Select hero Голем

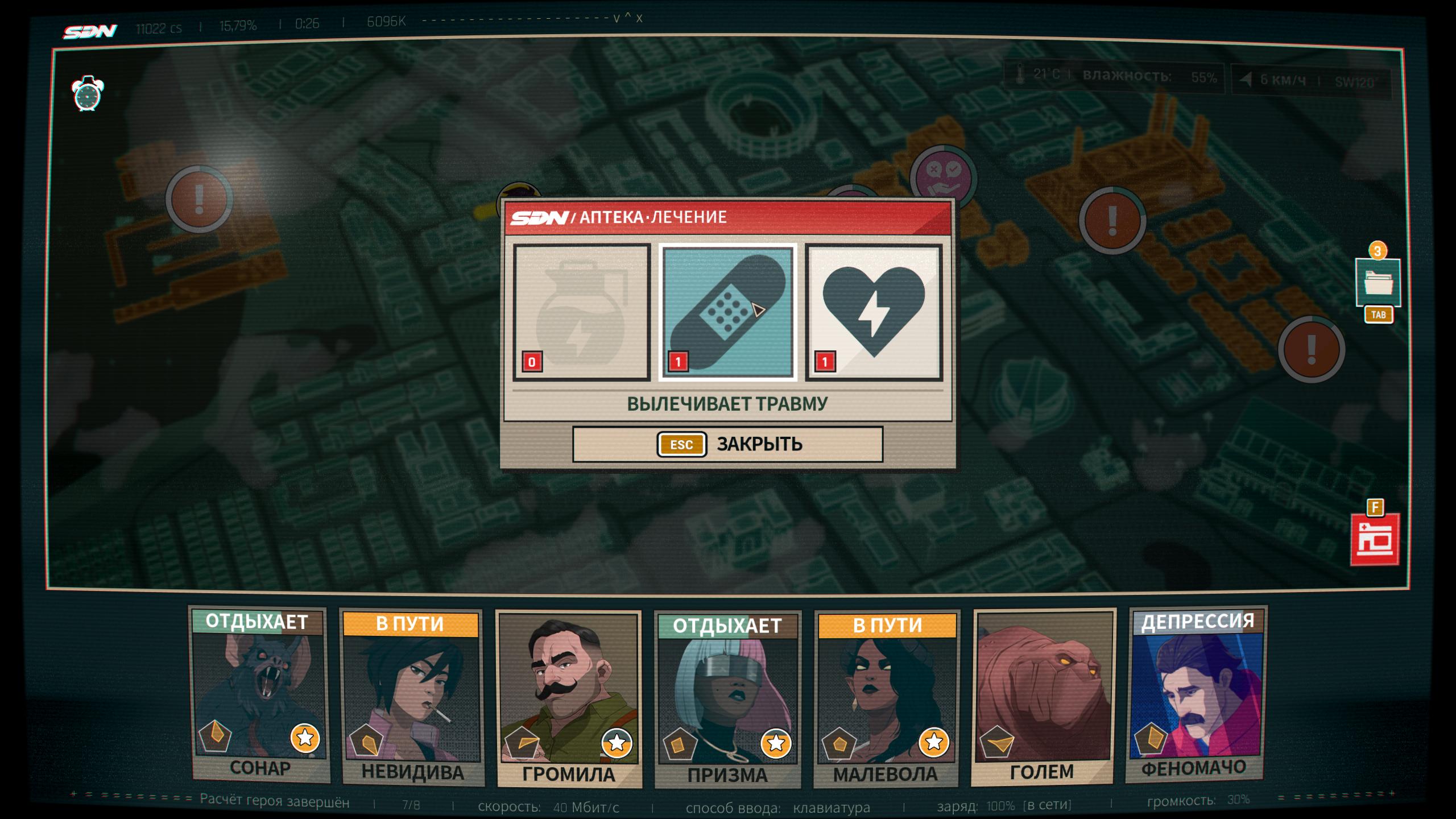(1043, 695)
